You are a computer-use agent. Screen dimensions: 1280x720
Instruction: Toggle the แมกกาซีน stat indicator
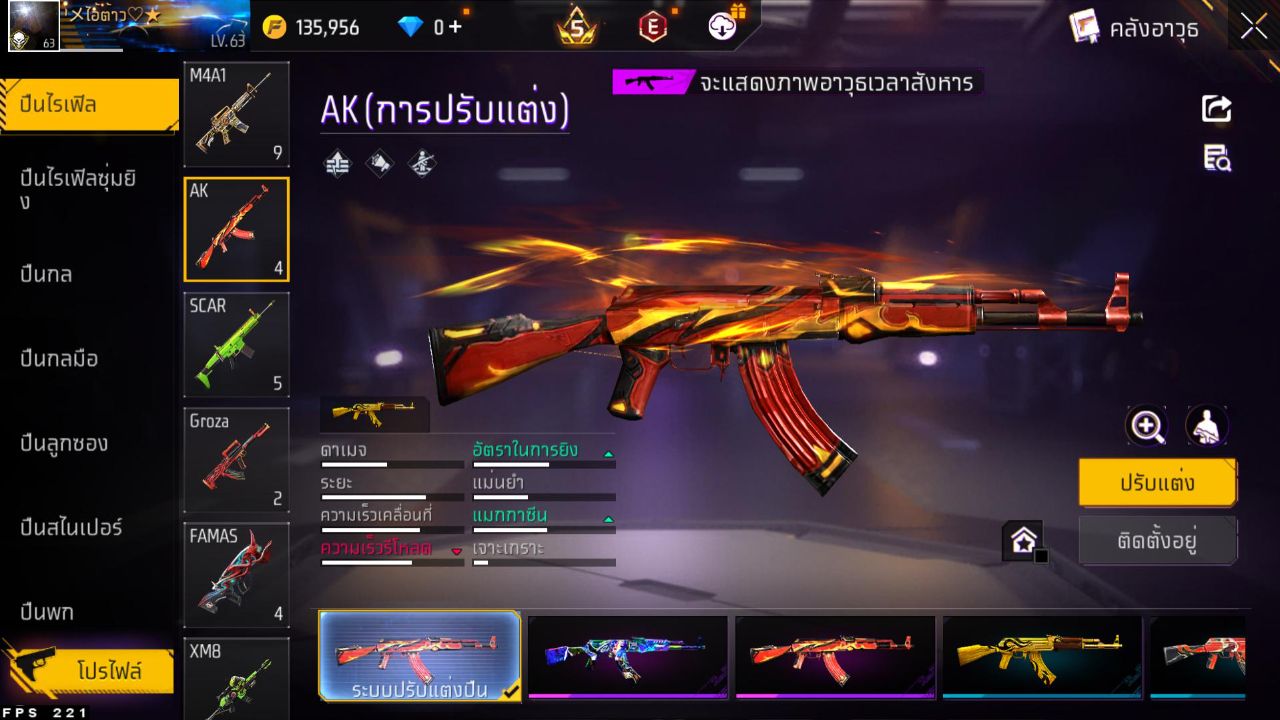(608, 520)
